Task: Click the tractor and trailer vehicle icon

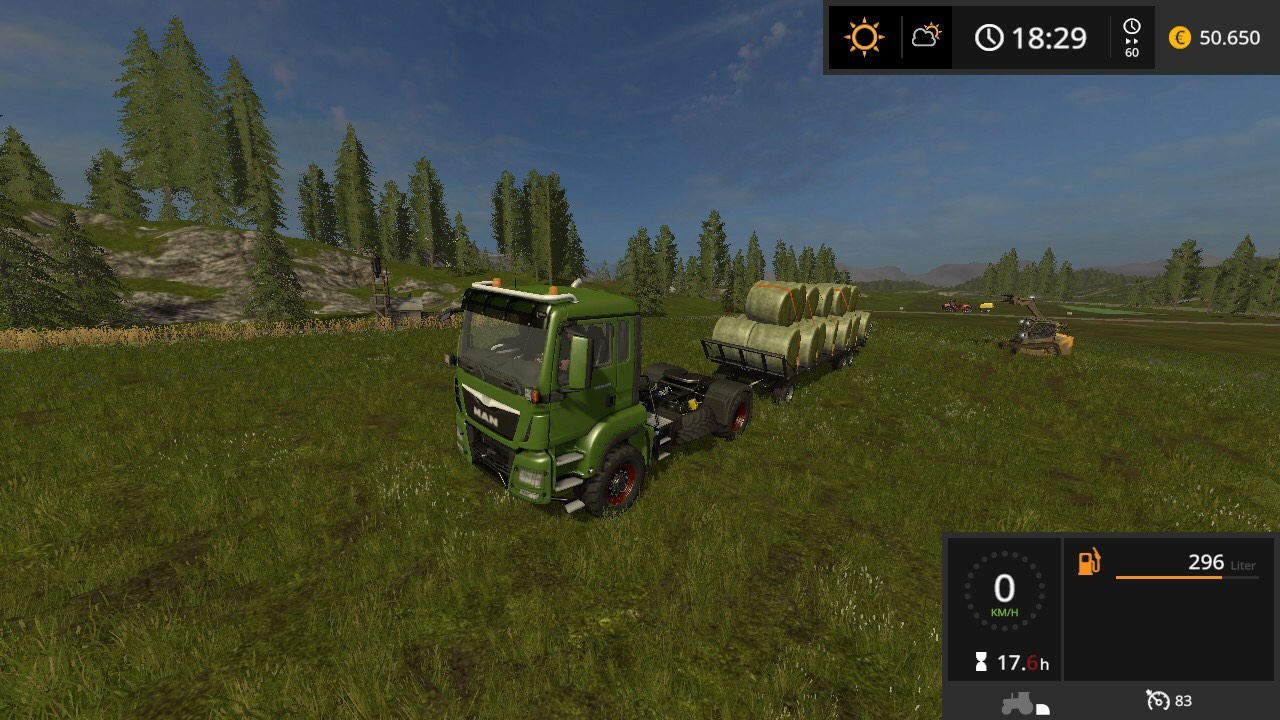Action: [x=1024, y=703]
